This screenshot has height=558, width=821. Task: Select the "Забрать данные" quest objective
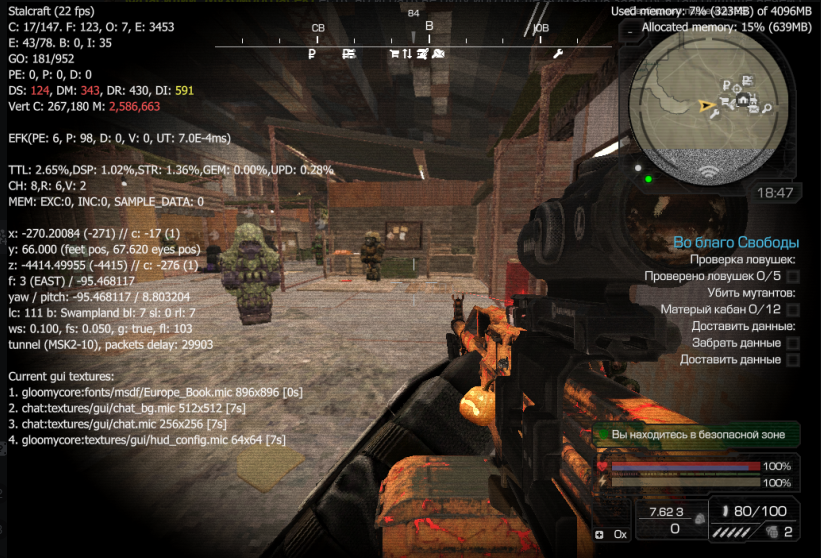pyautogui.click(x=736, y=343)
